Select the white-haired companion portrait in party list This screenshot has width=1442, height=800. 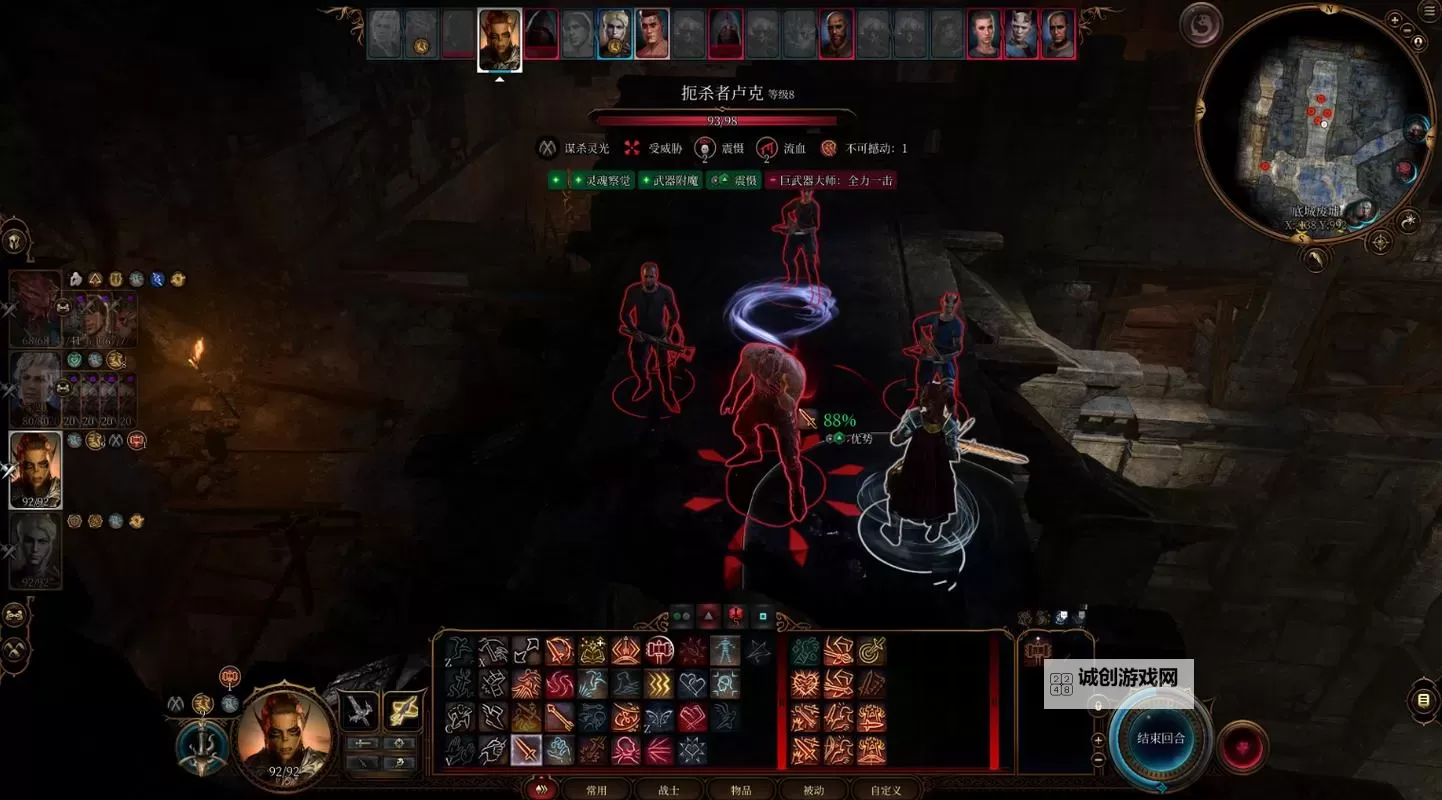coord(36,385)
